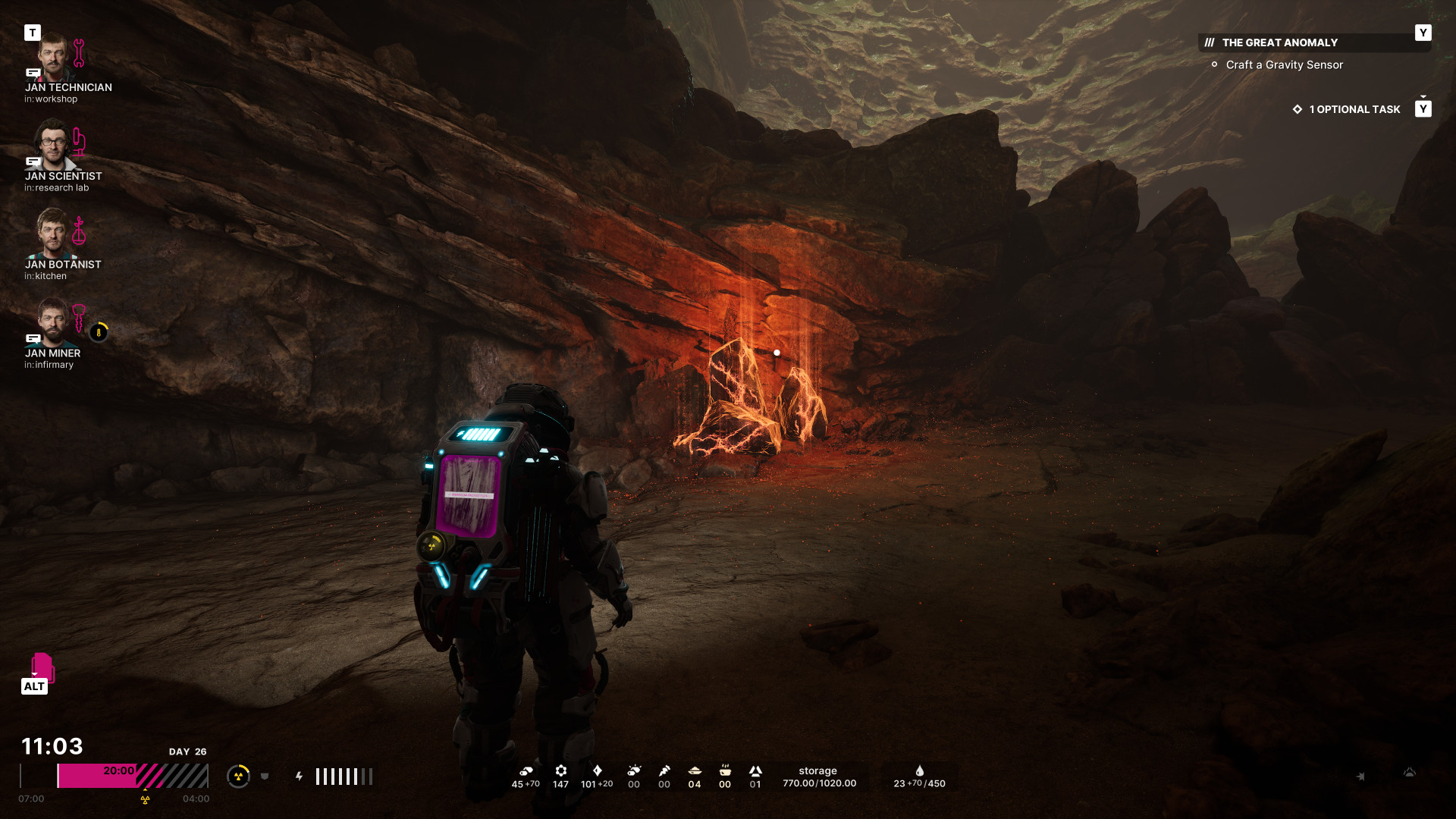Click the radiation indicator icon beside the schedule bar
The width and height of the screenshot is (1456, 819).
coord(238,776)
